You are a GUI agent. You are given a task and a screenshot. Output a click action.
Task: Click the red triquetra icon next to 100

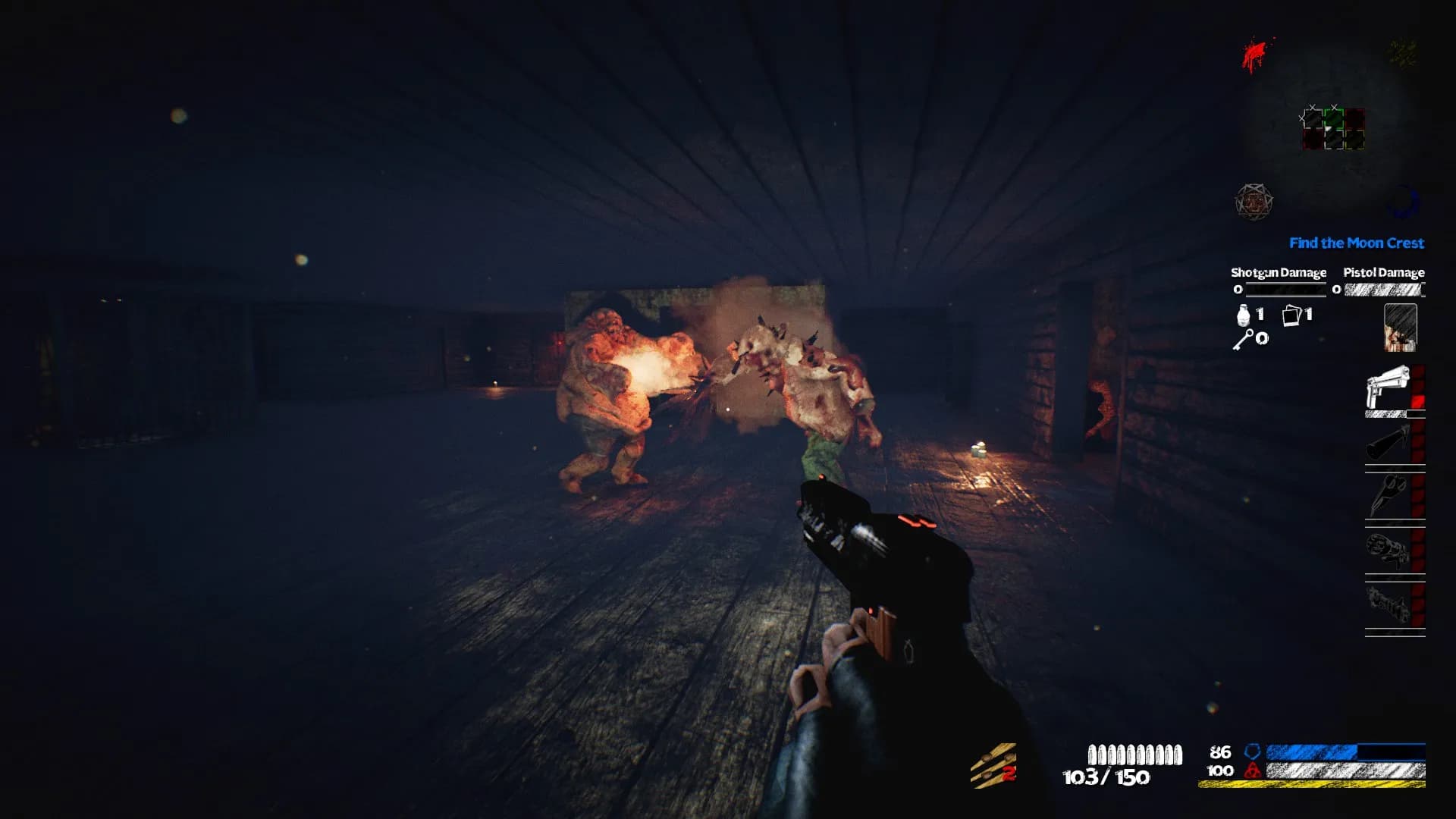1253,770
